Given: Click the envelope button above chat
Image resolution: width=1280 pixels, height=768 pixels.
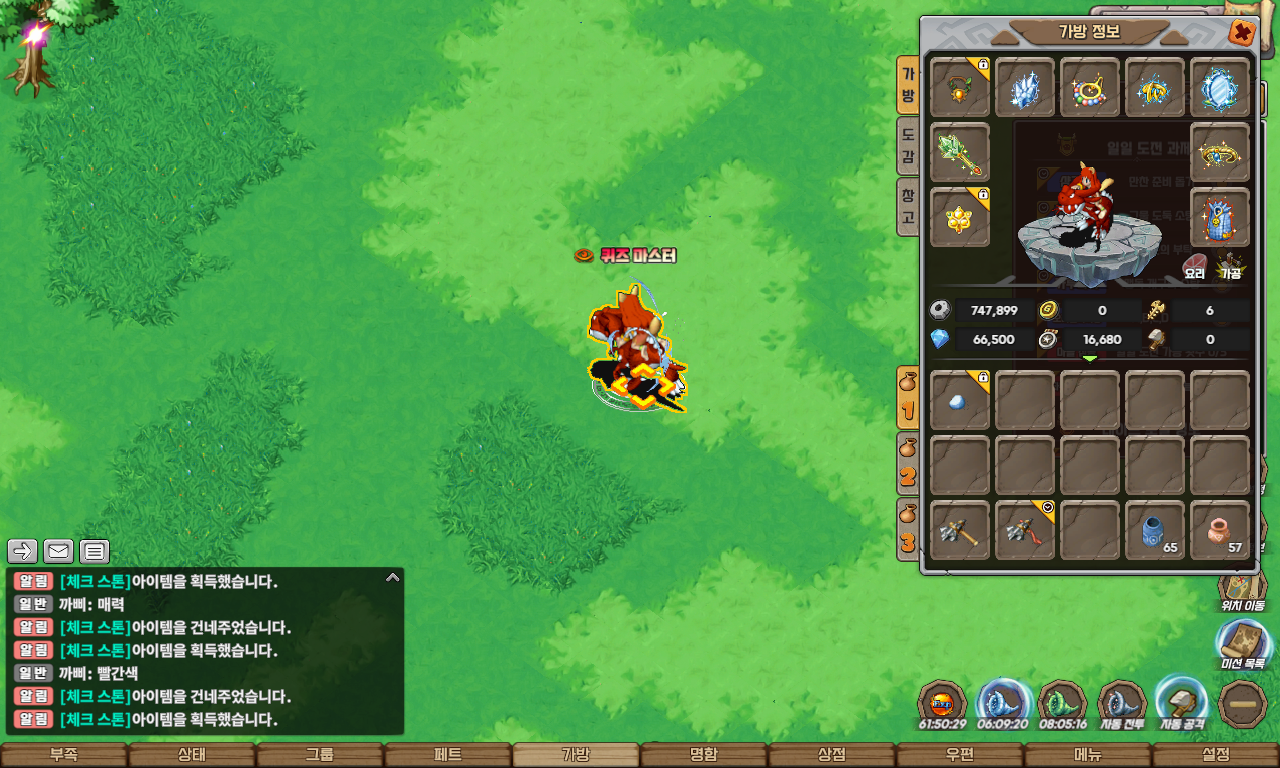Looking at the screenshot, I should (59, 551).
